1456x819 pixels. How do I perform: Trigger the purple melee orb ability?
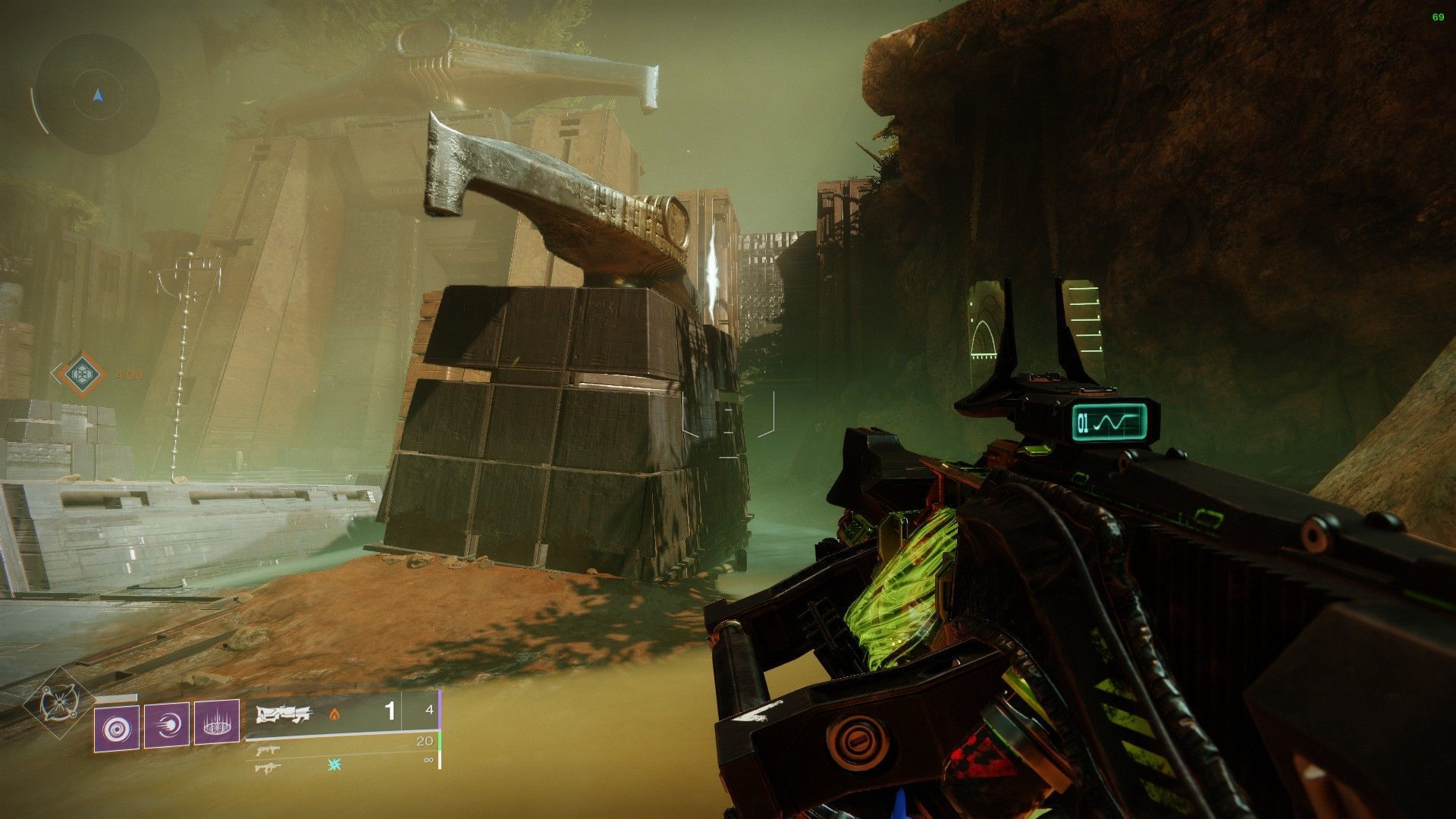click(x=167, y=728)
